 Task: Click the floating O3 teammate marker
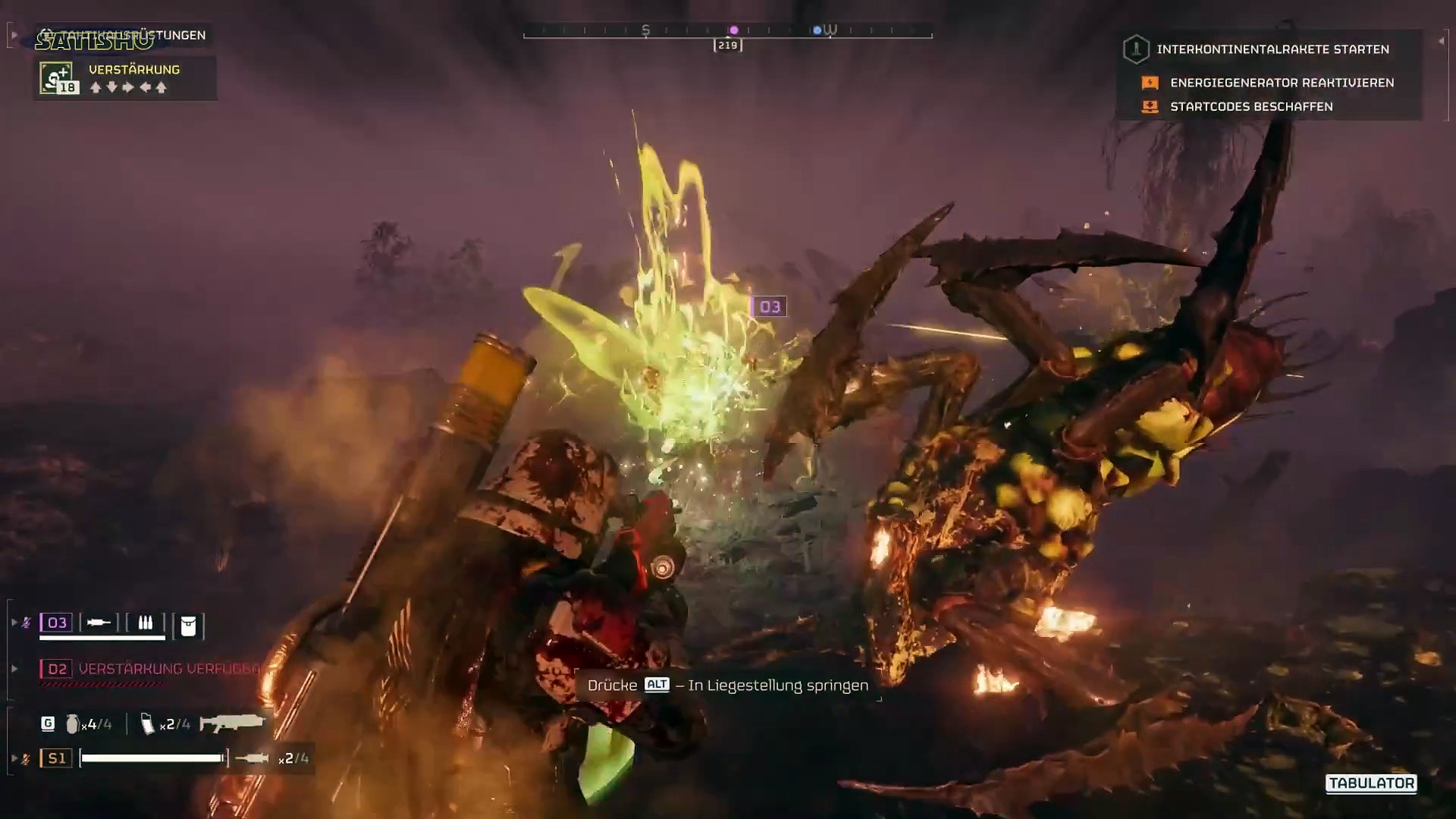coord(769,307)
